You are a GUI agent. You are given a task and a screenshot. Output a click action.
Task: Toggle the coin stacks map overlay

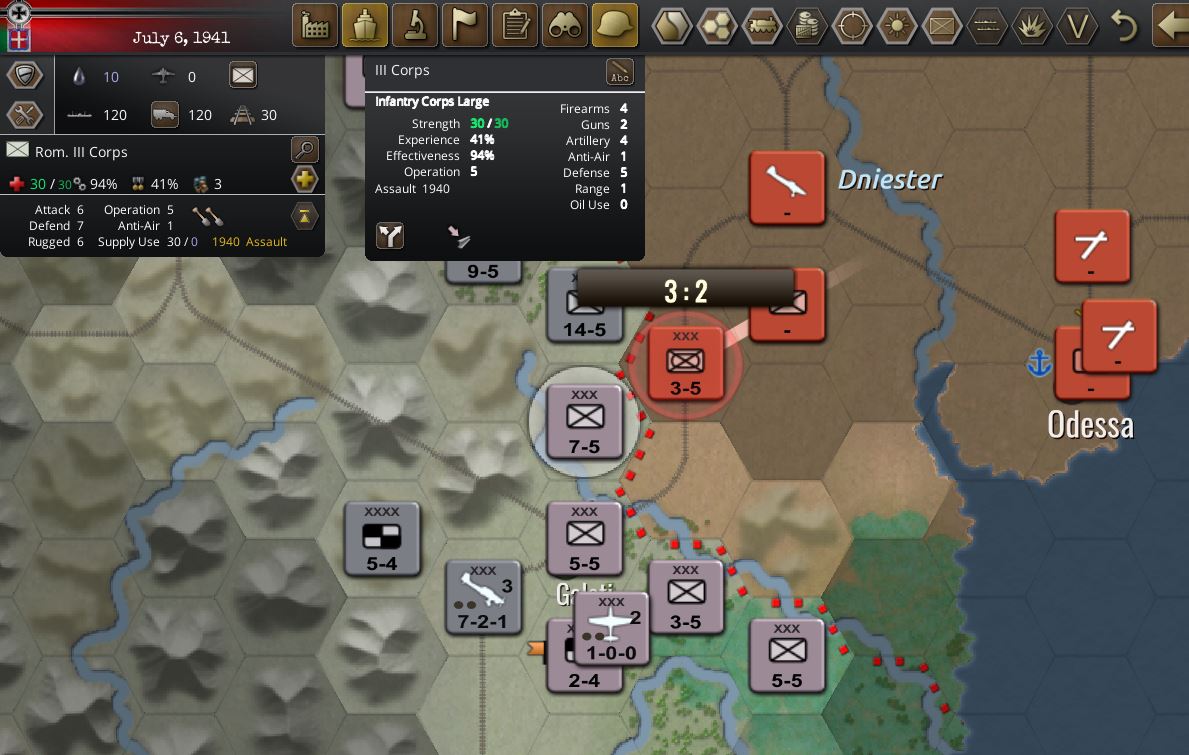click(x=807, y=26)
